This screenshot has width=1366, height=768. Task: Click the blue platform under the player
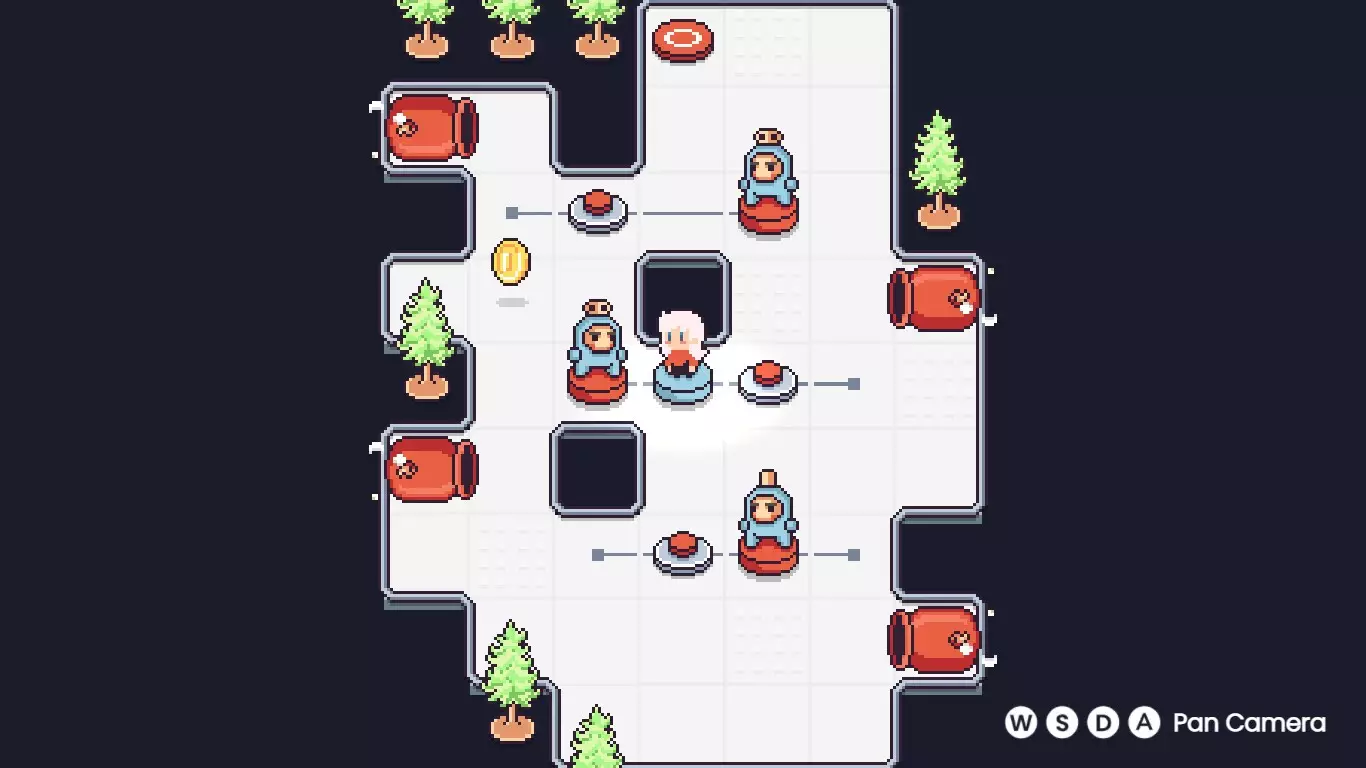683,383
